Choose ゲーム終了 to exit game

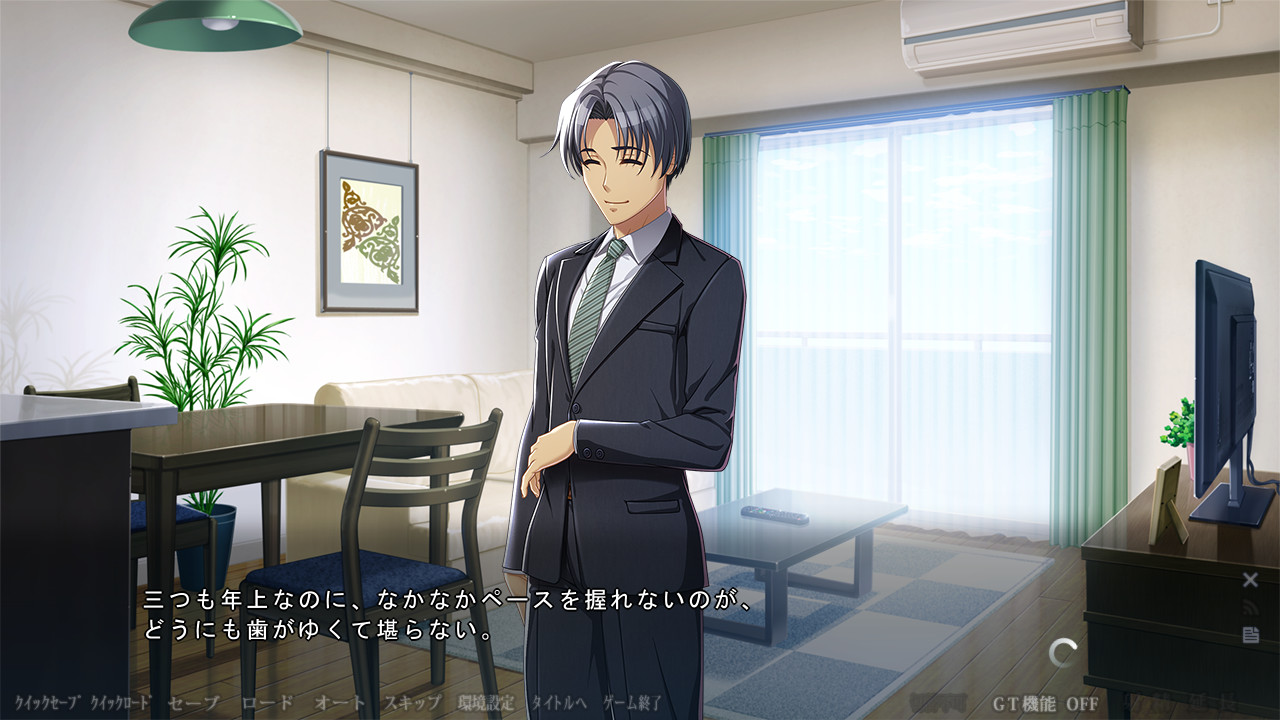tap(633, 702)
